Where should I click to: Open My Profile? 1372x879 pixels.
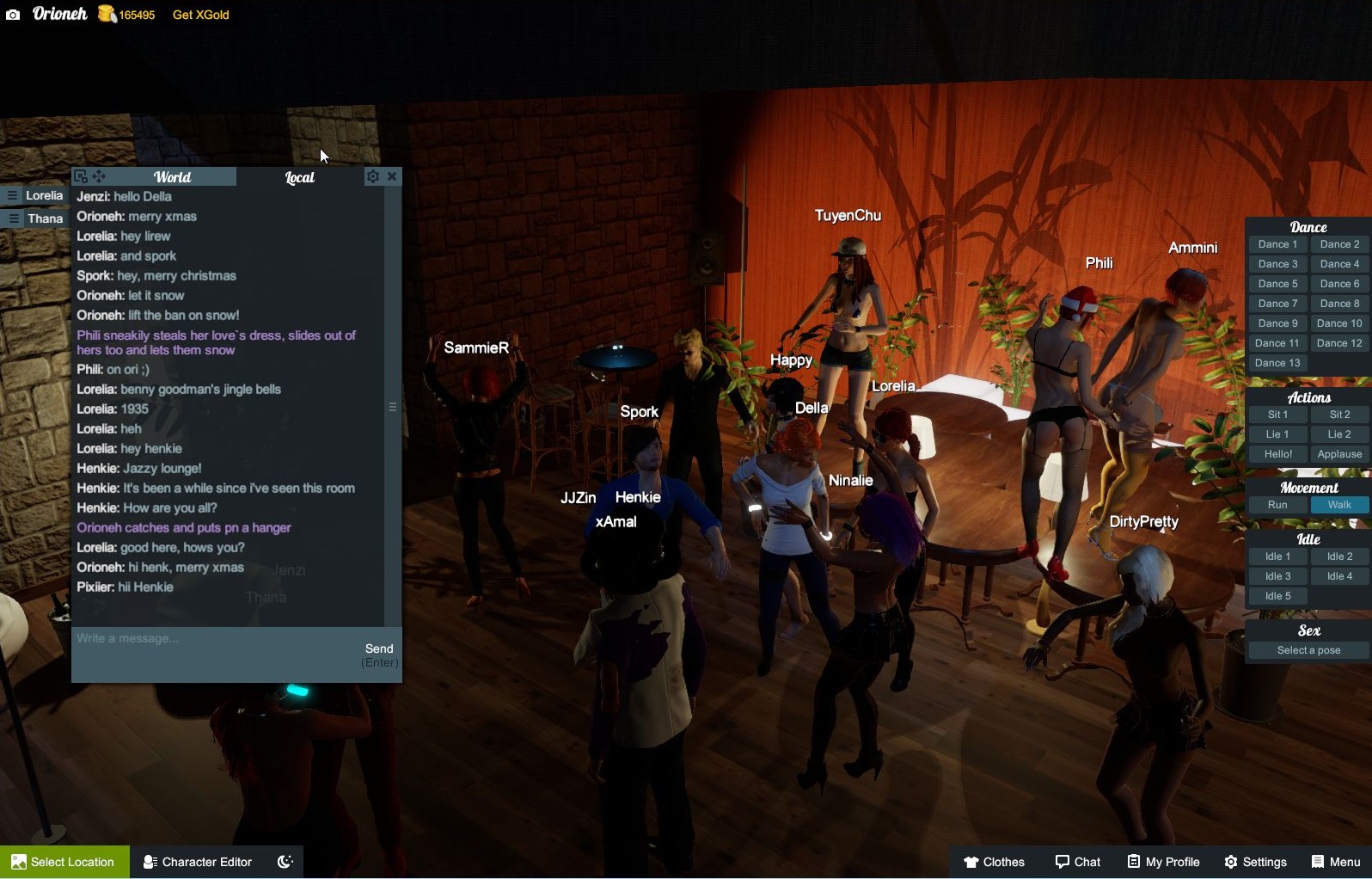tap(1163, 862)
